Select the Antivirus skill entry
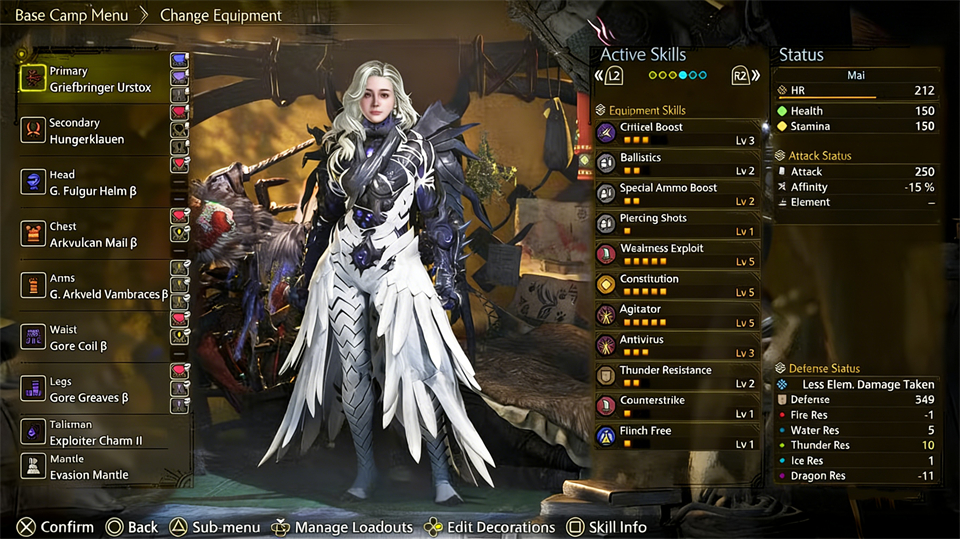 (x=677, y=345)
